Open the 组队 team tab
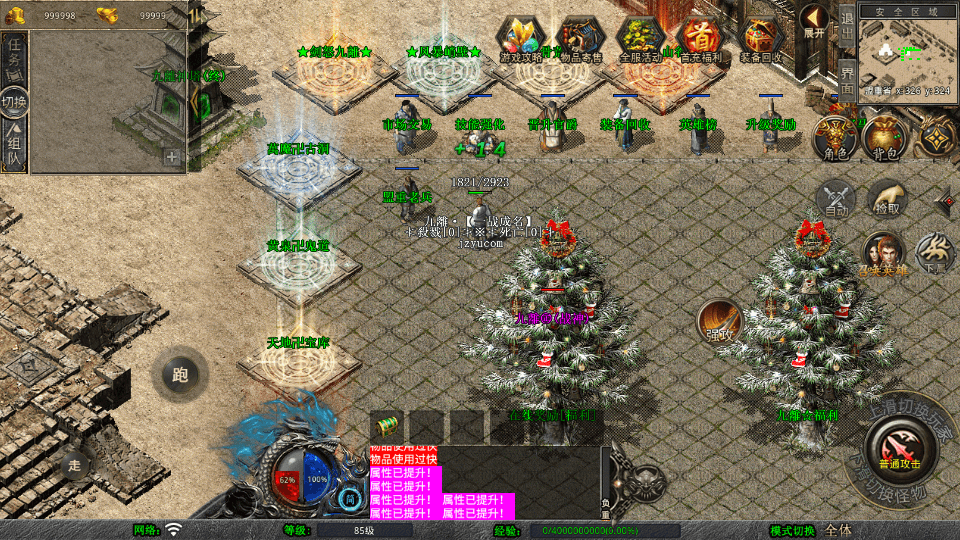Screen dimensions: 960x540 14,147
